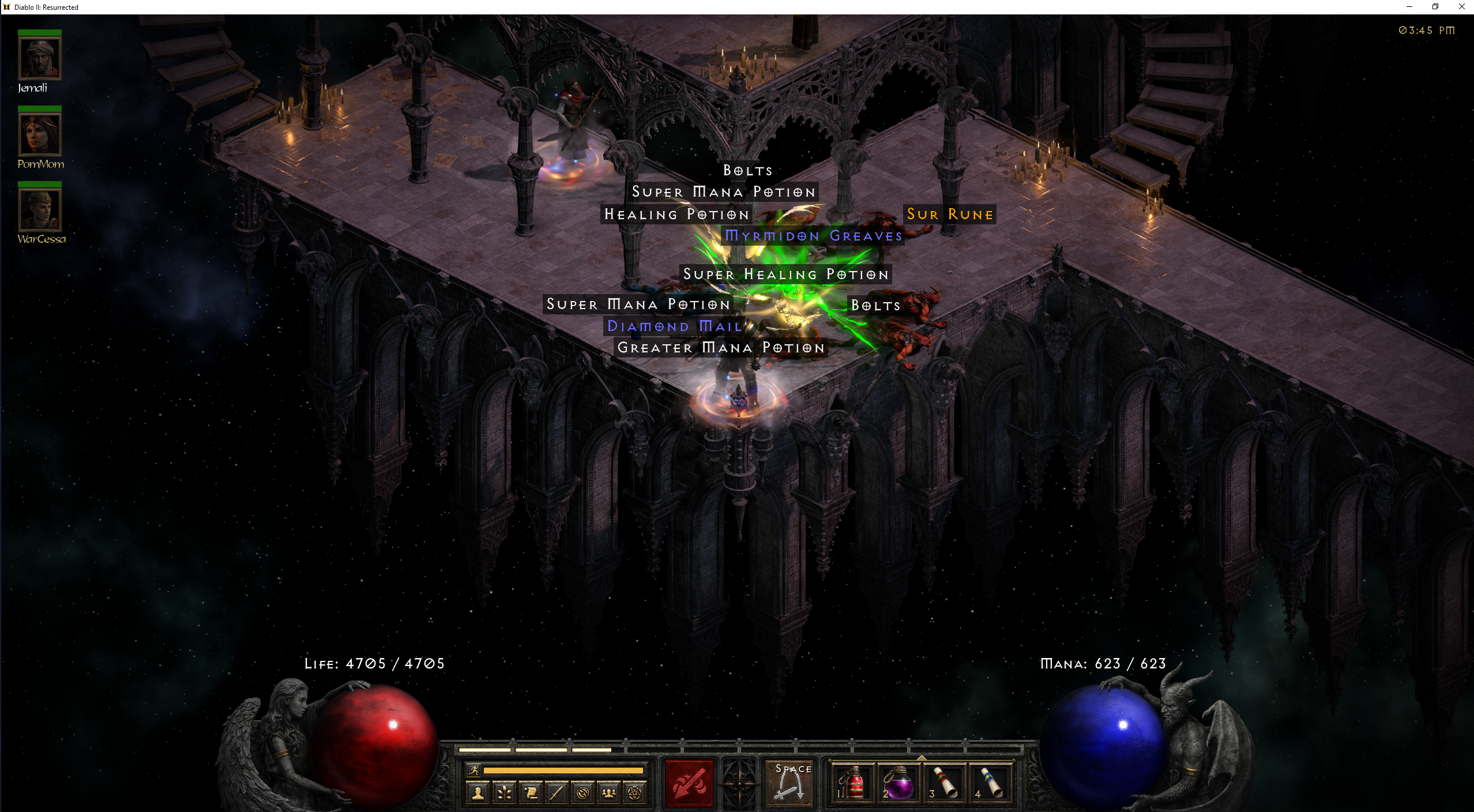Click Jemali's party portrait
The height and width of the screenshot is (812, 1474).
point(40,58)
